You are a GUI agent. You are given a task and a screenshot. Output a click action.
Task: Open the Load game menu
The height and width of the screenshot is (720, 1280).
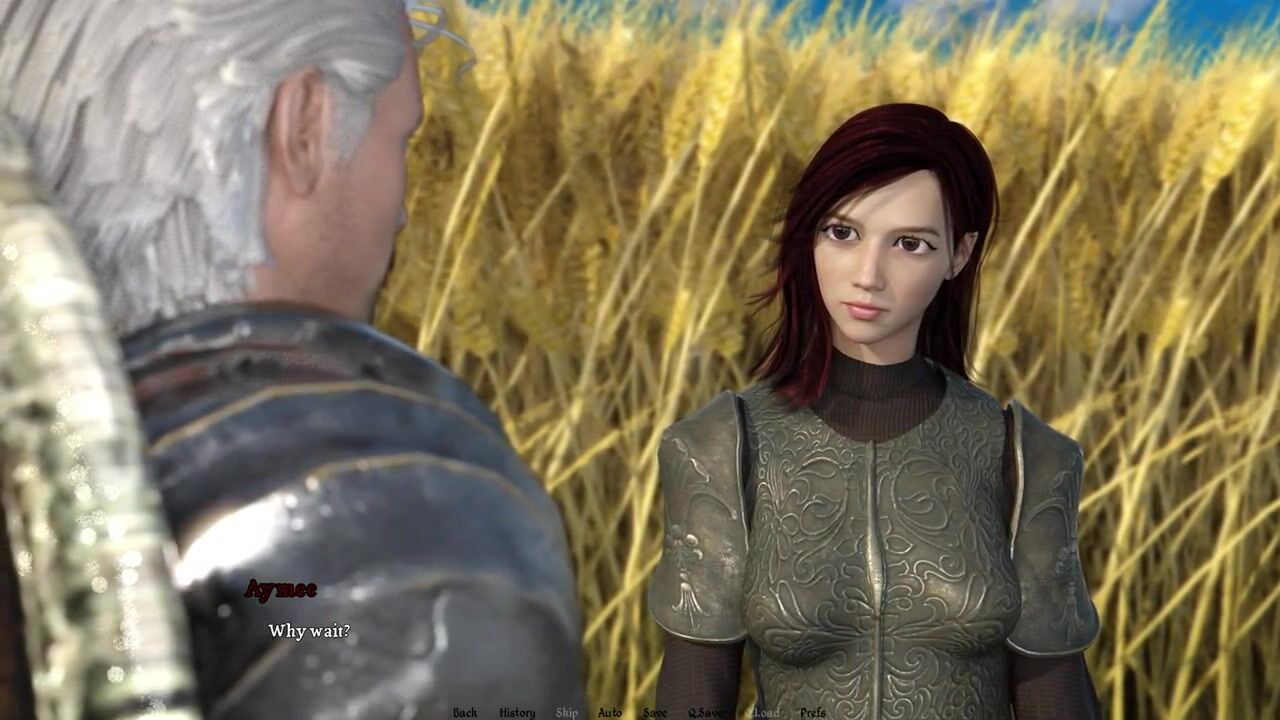[x=766, y=712]
